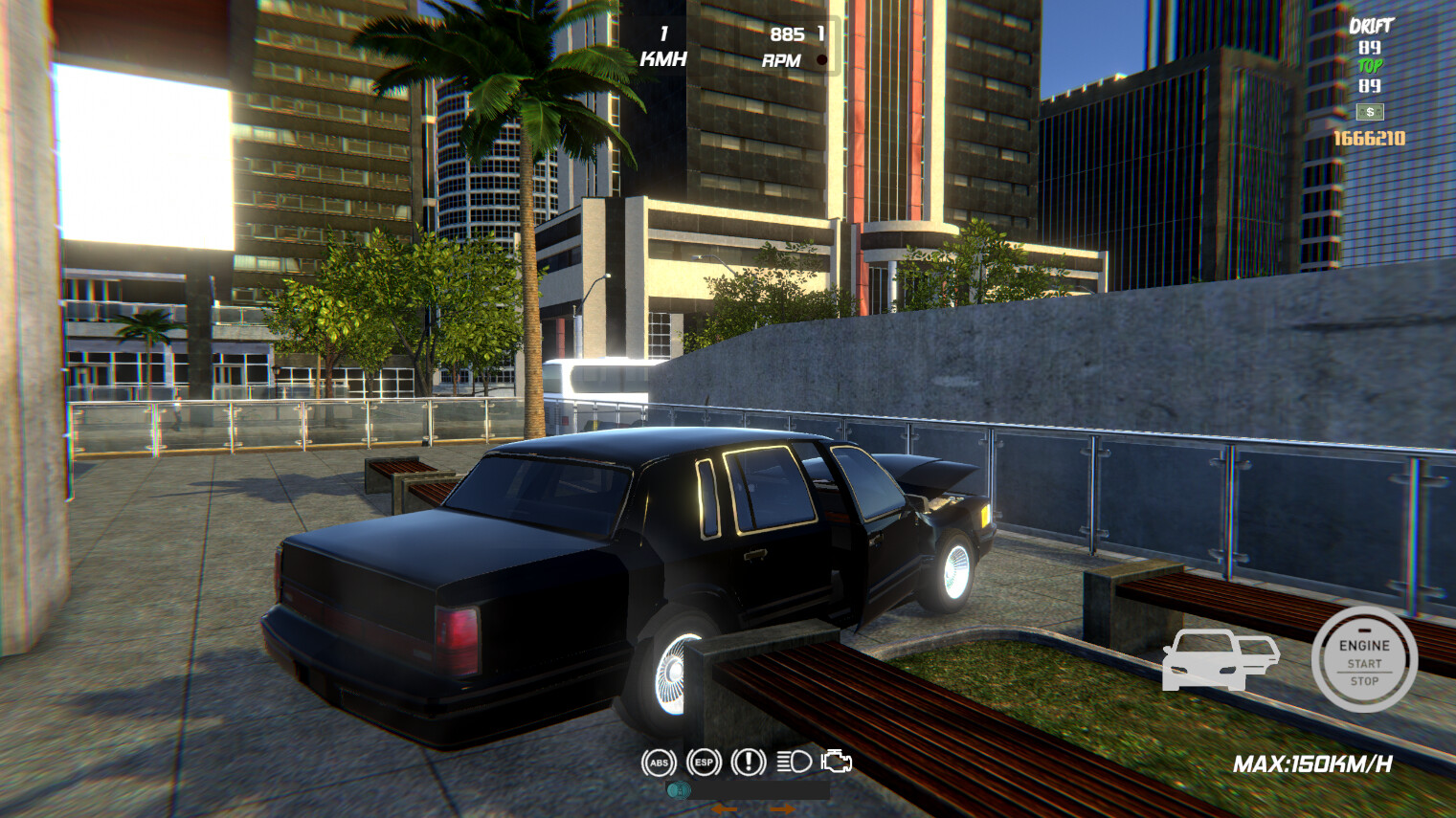The width and height of the screenshot is (1456, 818).
Task: Click the left orange arrow
Action: (725, 809)
